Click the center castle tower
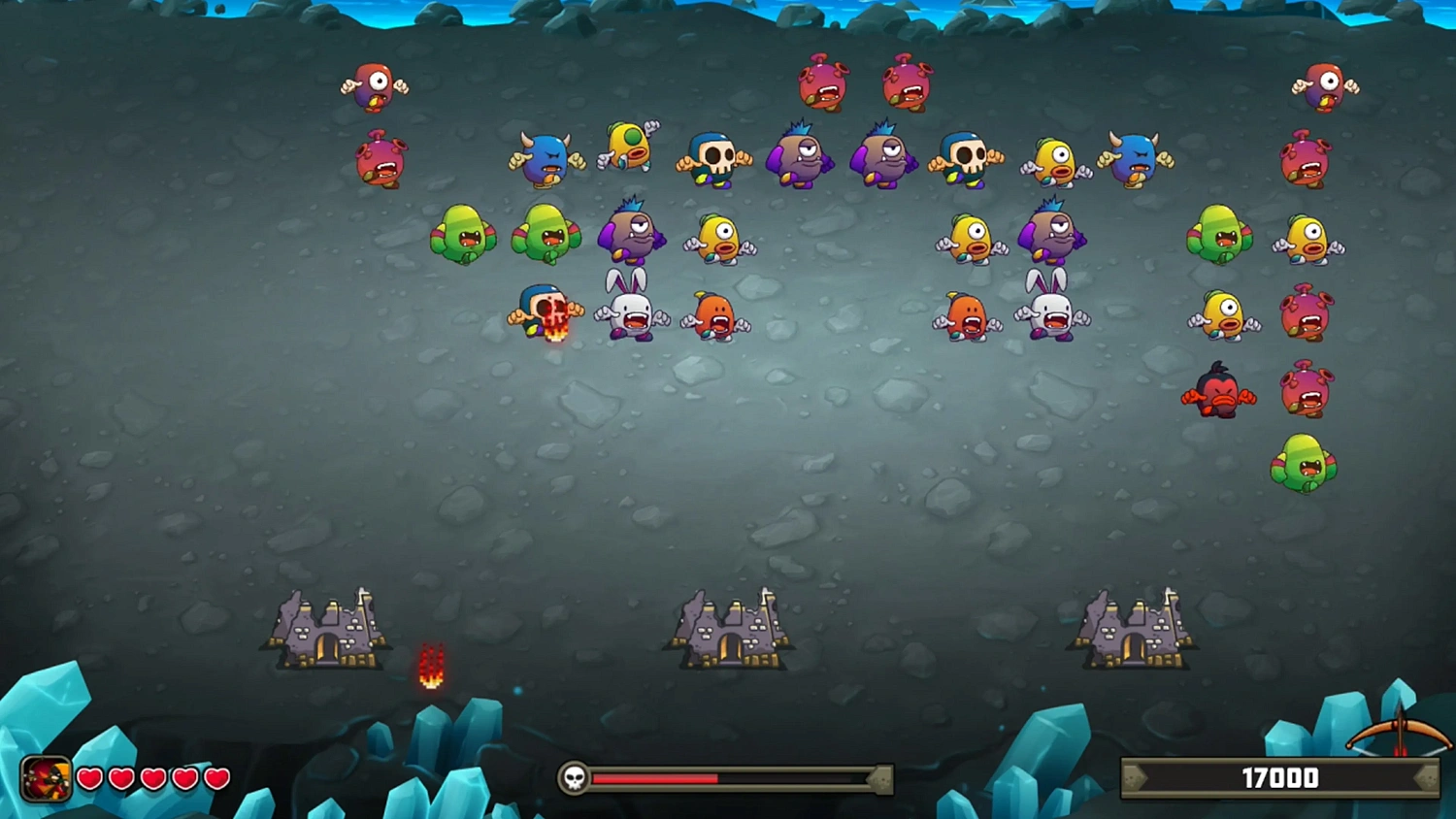This screenshot has height=819, width=1456. point(730,626)
